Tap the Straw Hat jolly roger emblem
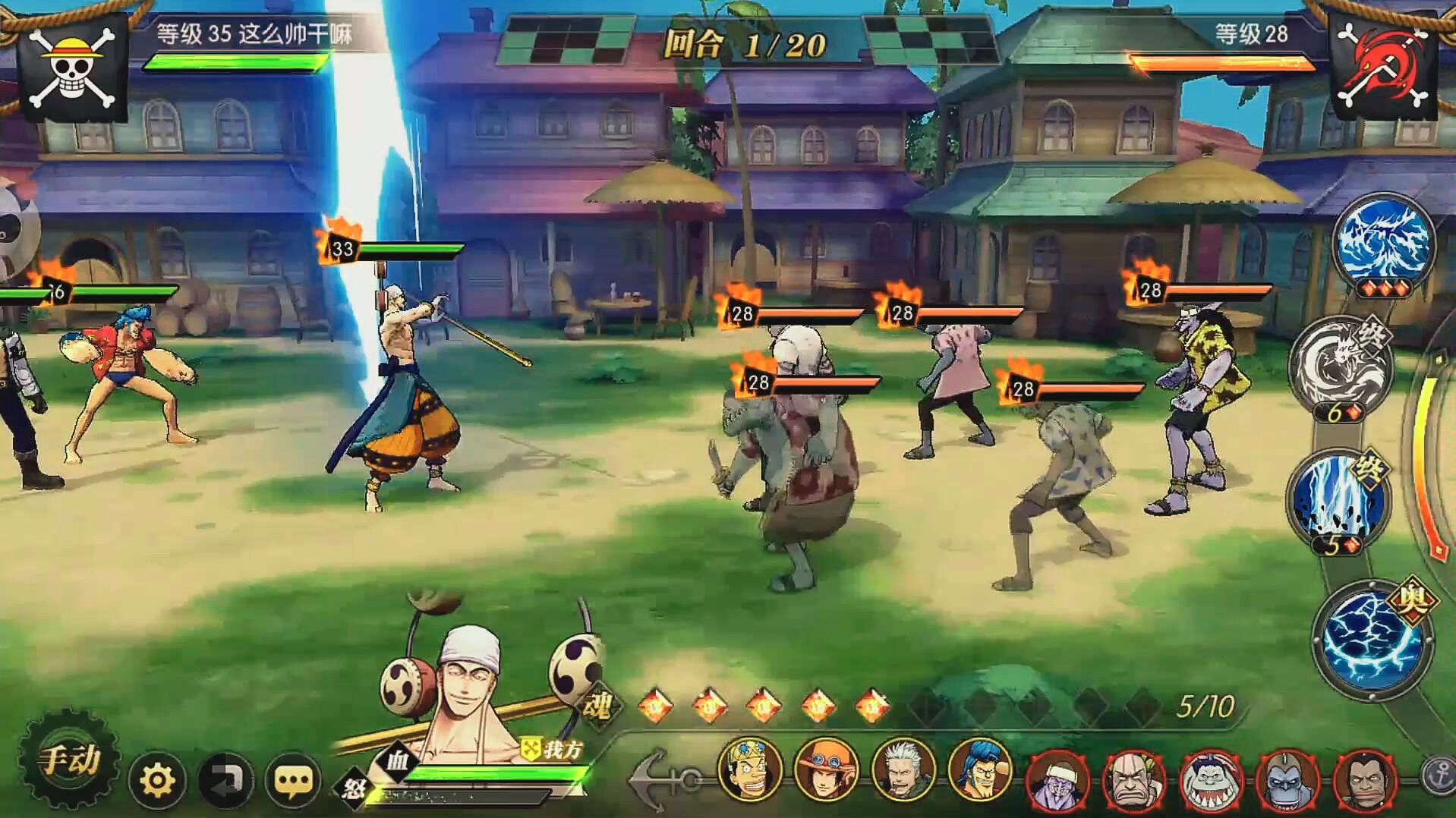The image size is (1456, 818). tap(72, 68)
